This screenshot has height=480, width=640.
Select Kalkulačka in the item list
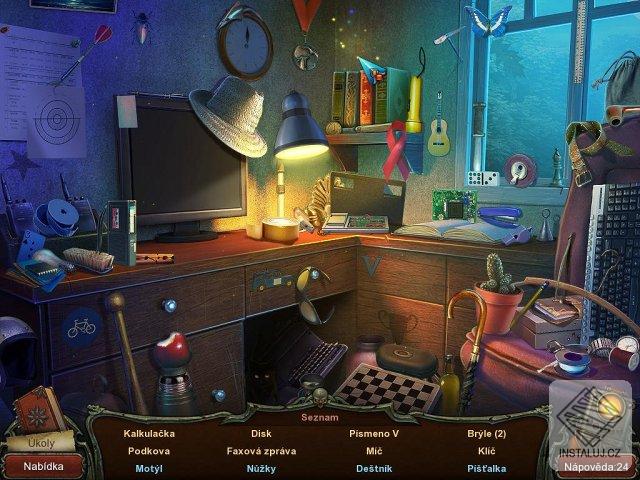(149, 434)
